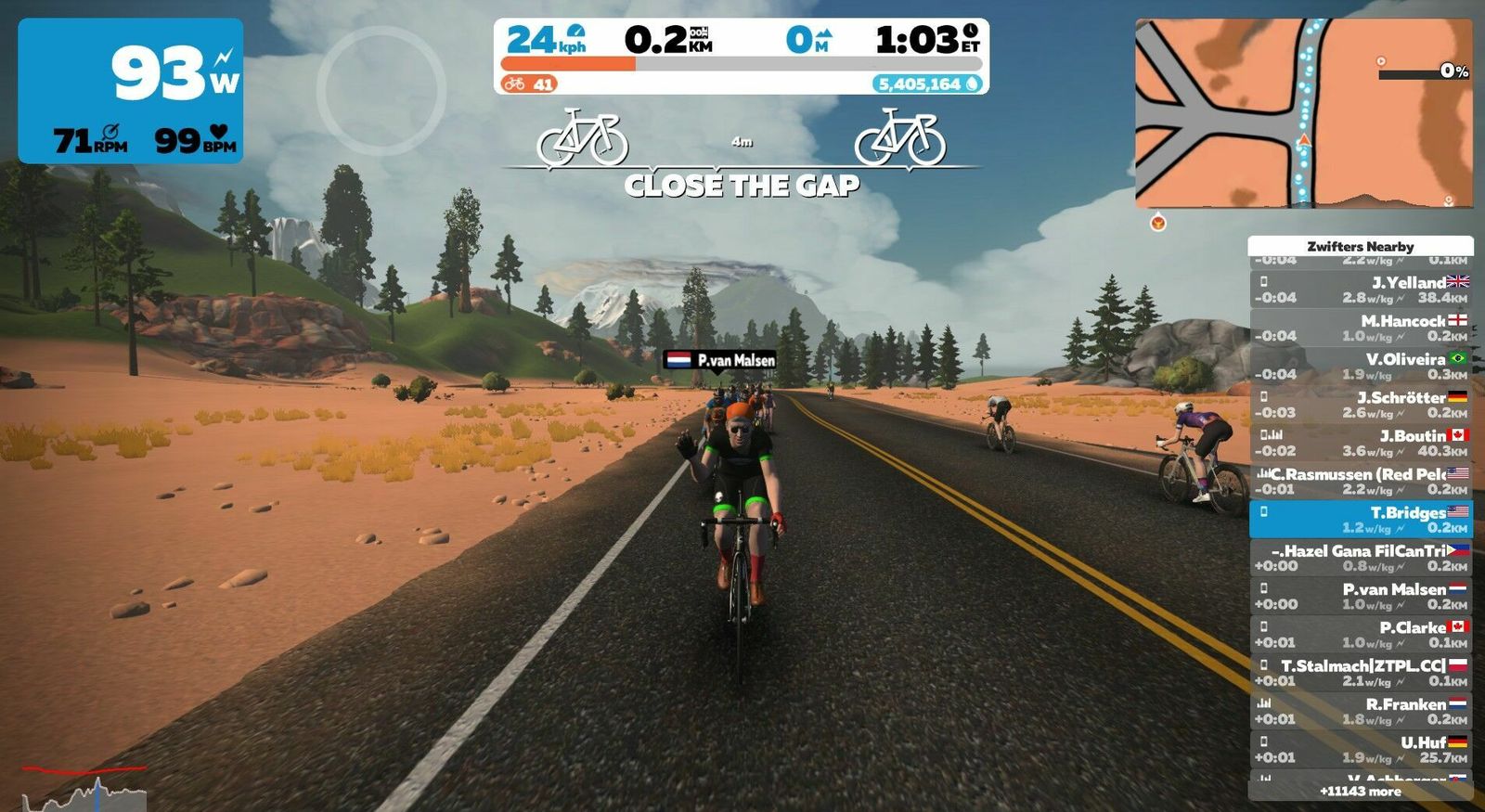Select J.Schrötter rider entry
The width and height of the screenshot is (1485, 812).
[x=1361, y=405]
